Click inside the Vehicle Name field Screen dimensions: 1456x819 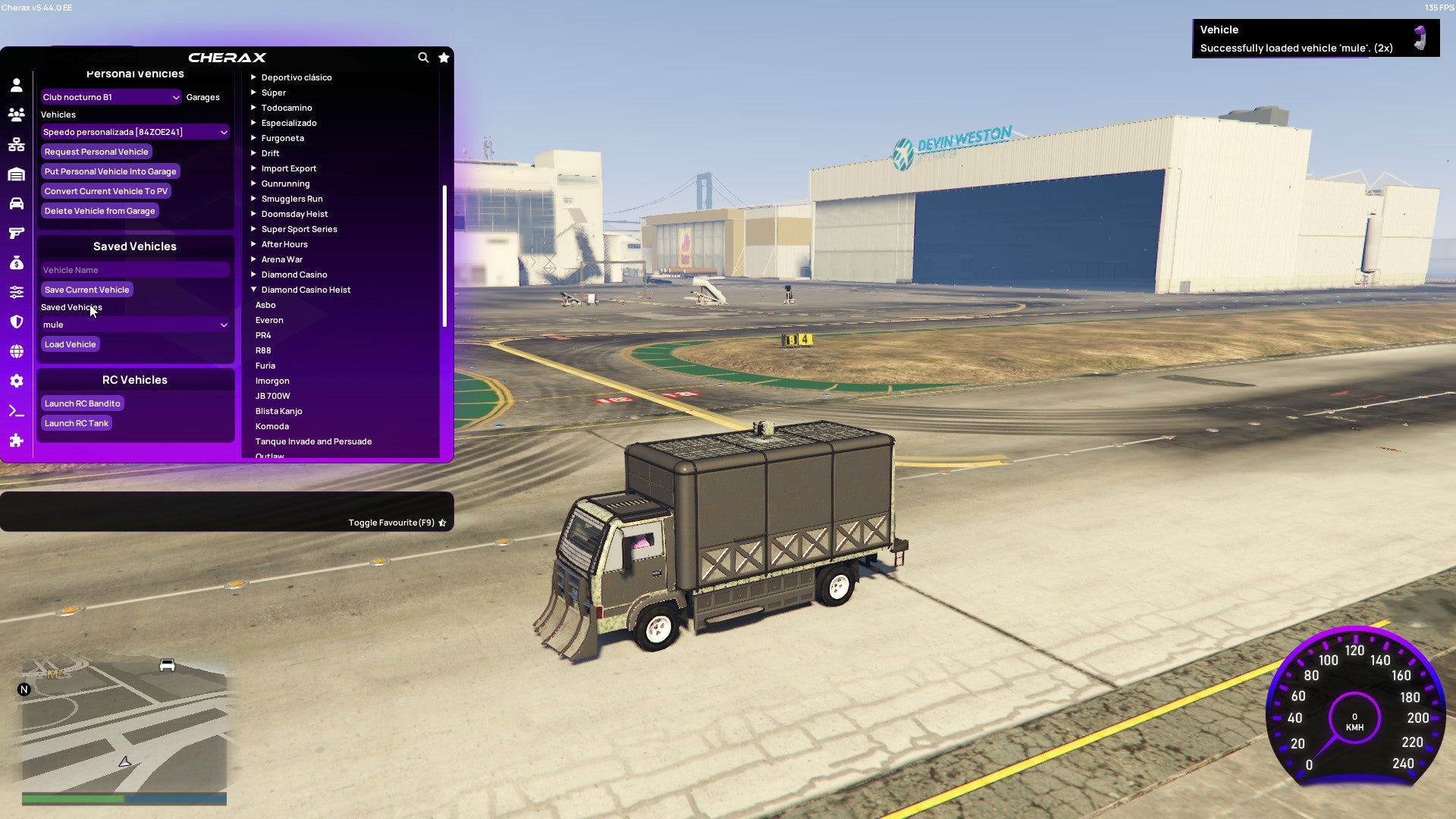coord(135,270)
